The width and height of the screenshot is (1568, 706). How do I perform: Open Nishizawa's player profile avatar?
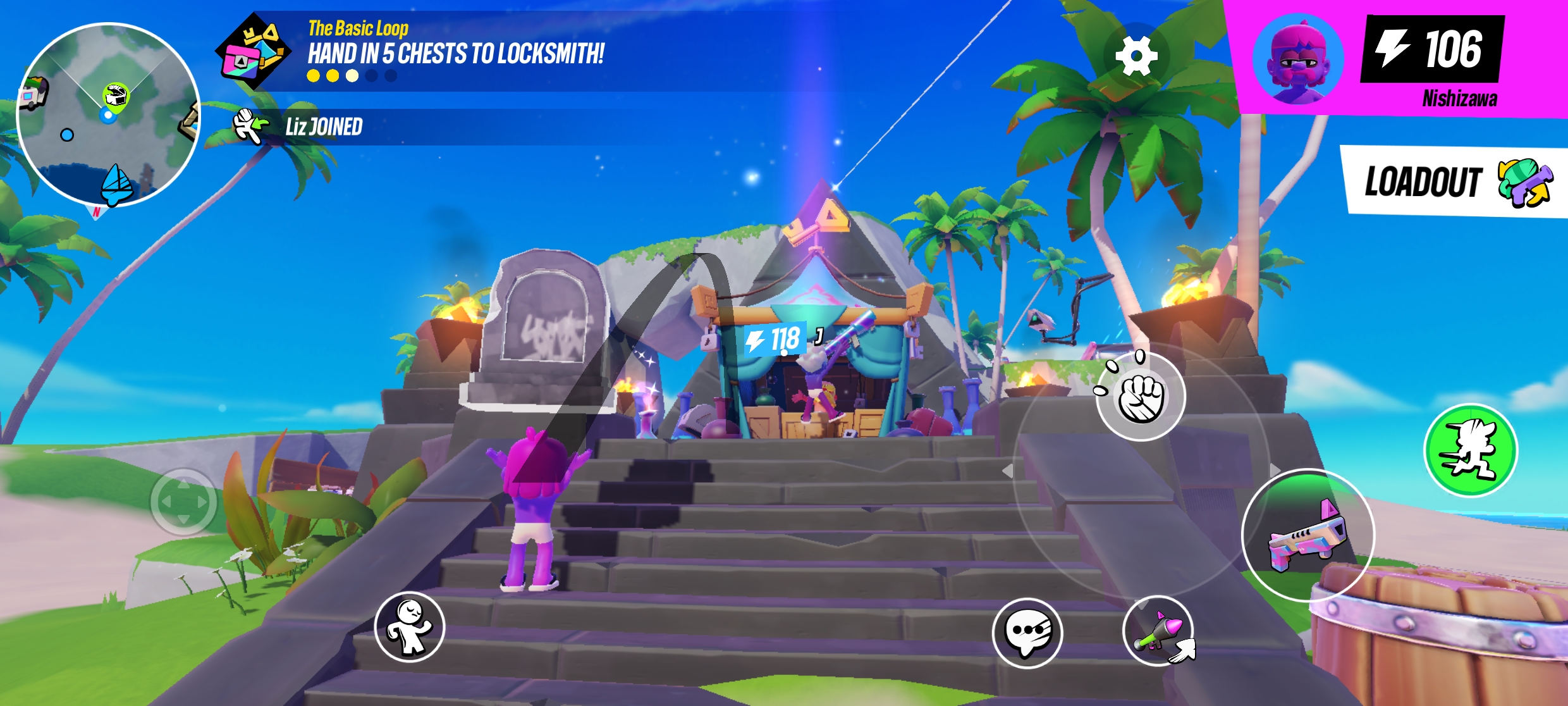pyautogui.click(x=1298, y=59)
